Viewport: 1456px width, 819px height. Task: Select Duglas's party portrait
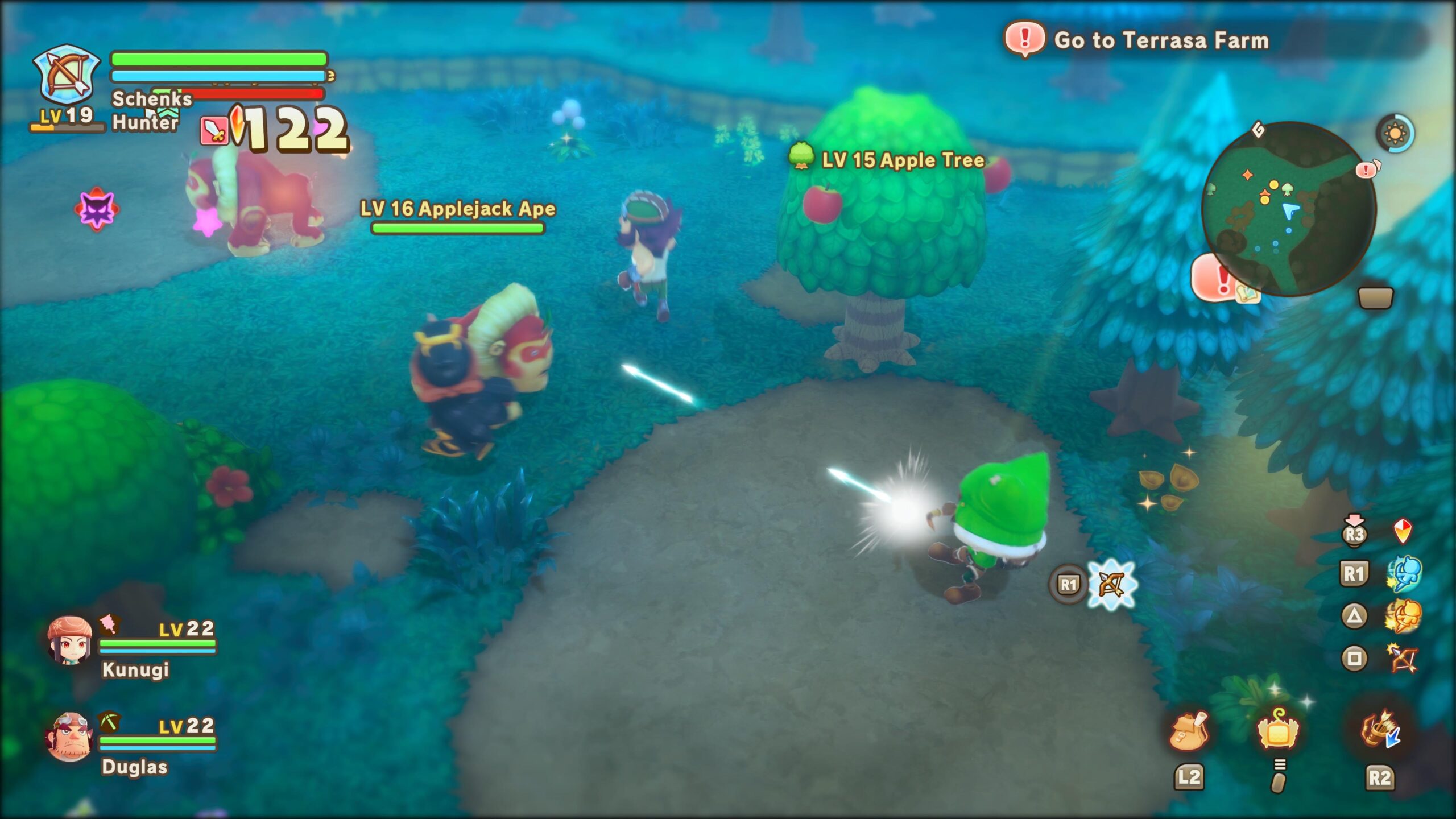[x=69, y=737]
